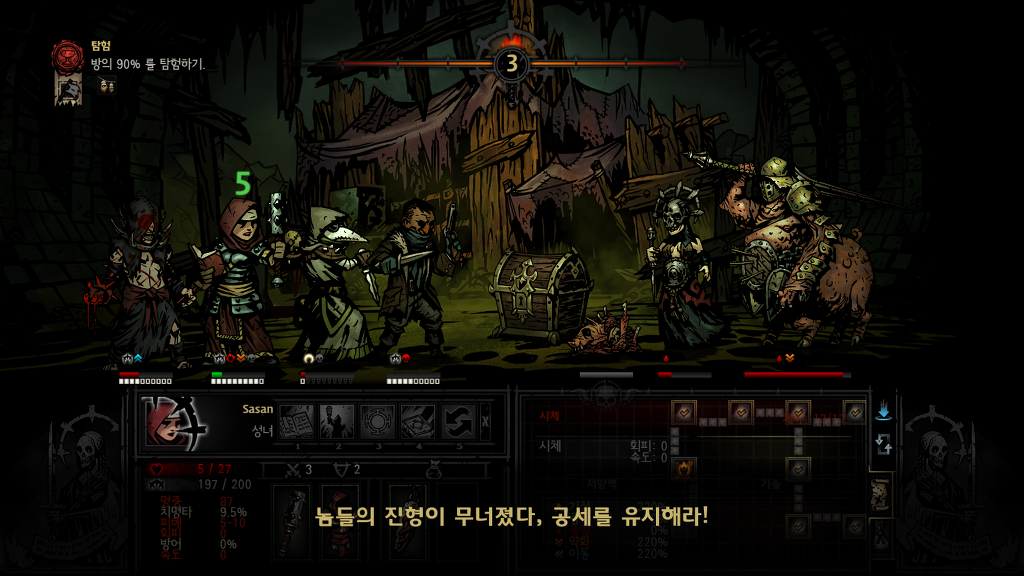This screenshot has height=576, width=1024.
Task: Select the open-book skill in slot 1
Action: [x=295, y=422]
